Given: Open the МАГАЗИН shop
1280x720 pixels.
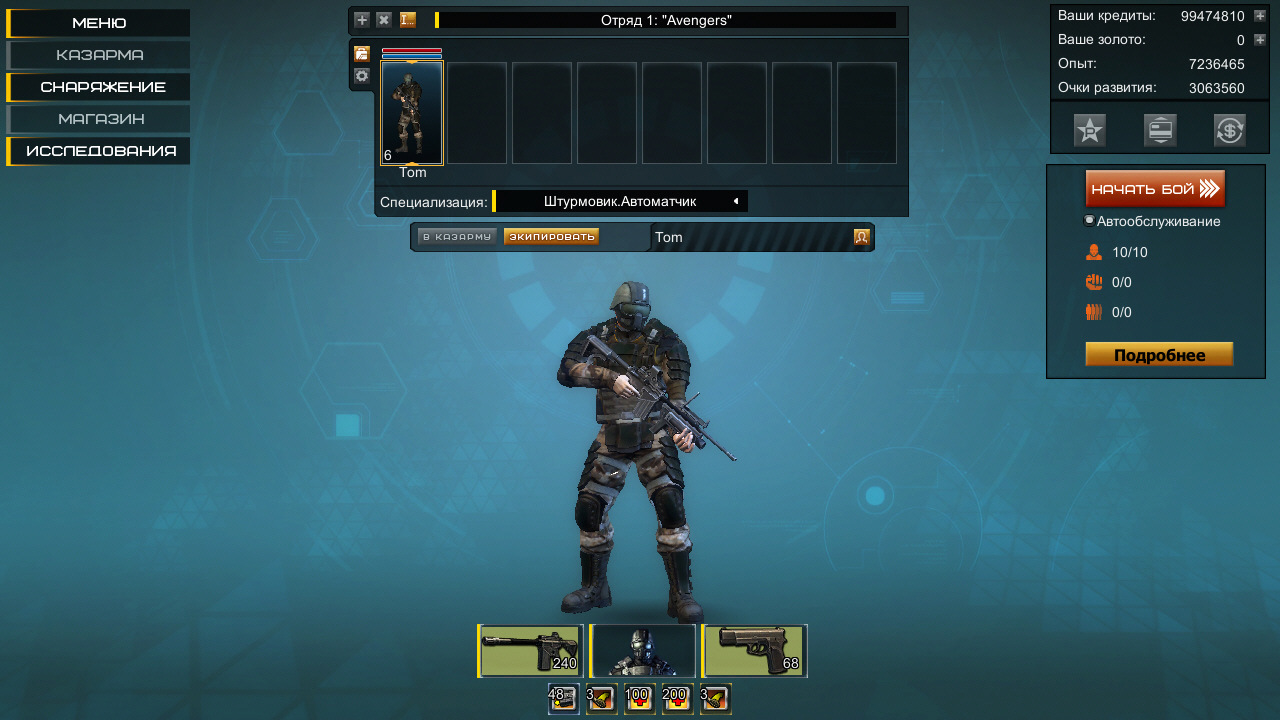Looking at the screenshot, I should tap(100, 119).
